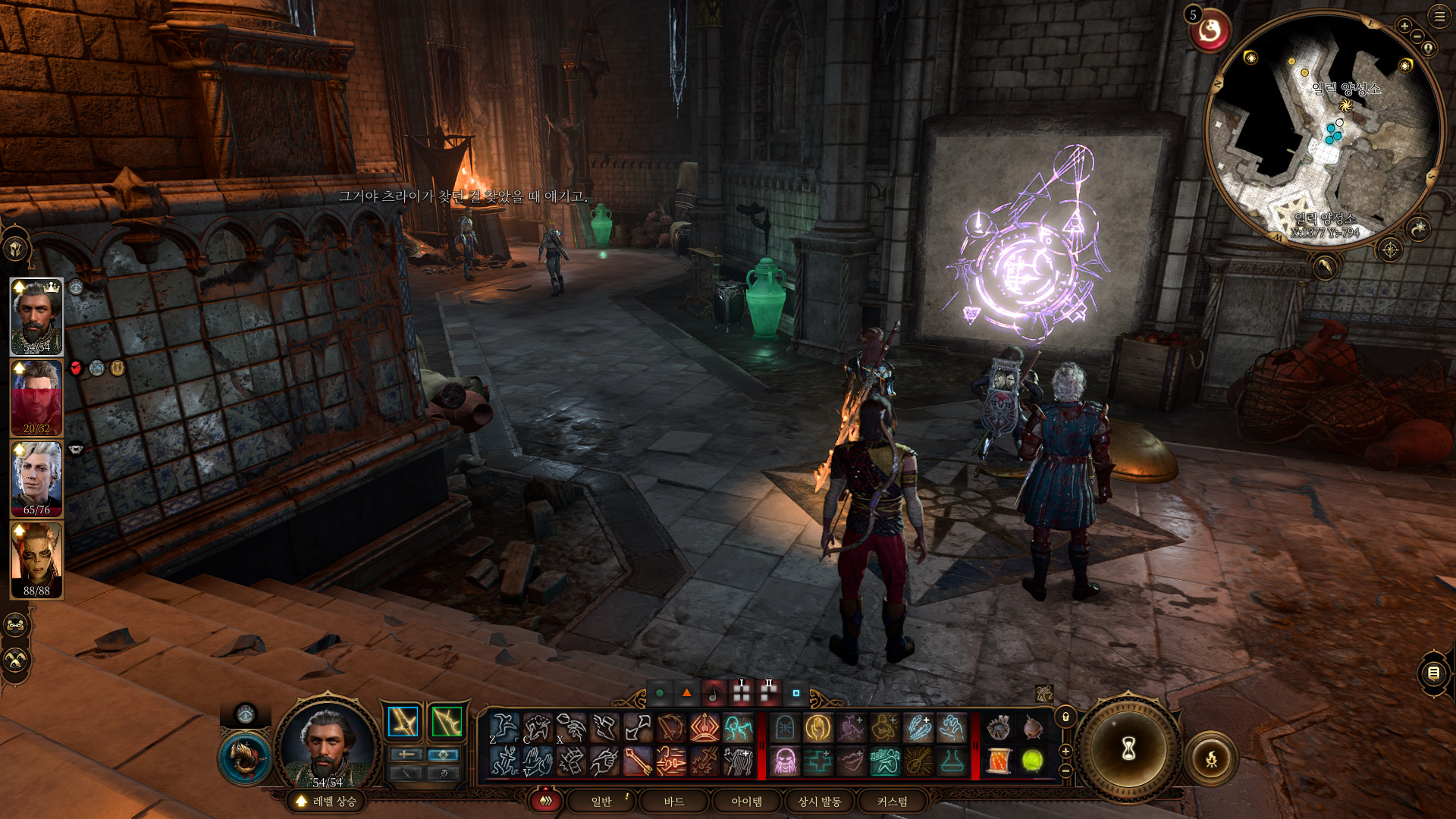Switch to the 바드 hotbar tab
Screen dimensions: 1456x819
673,802
